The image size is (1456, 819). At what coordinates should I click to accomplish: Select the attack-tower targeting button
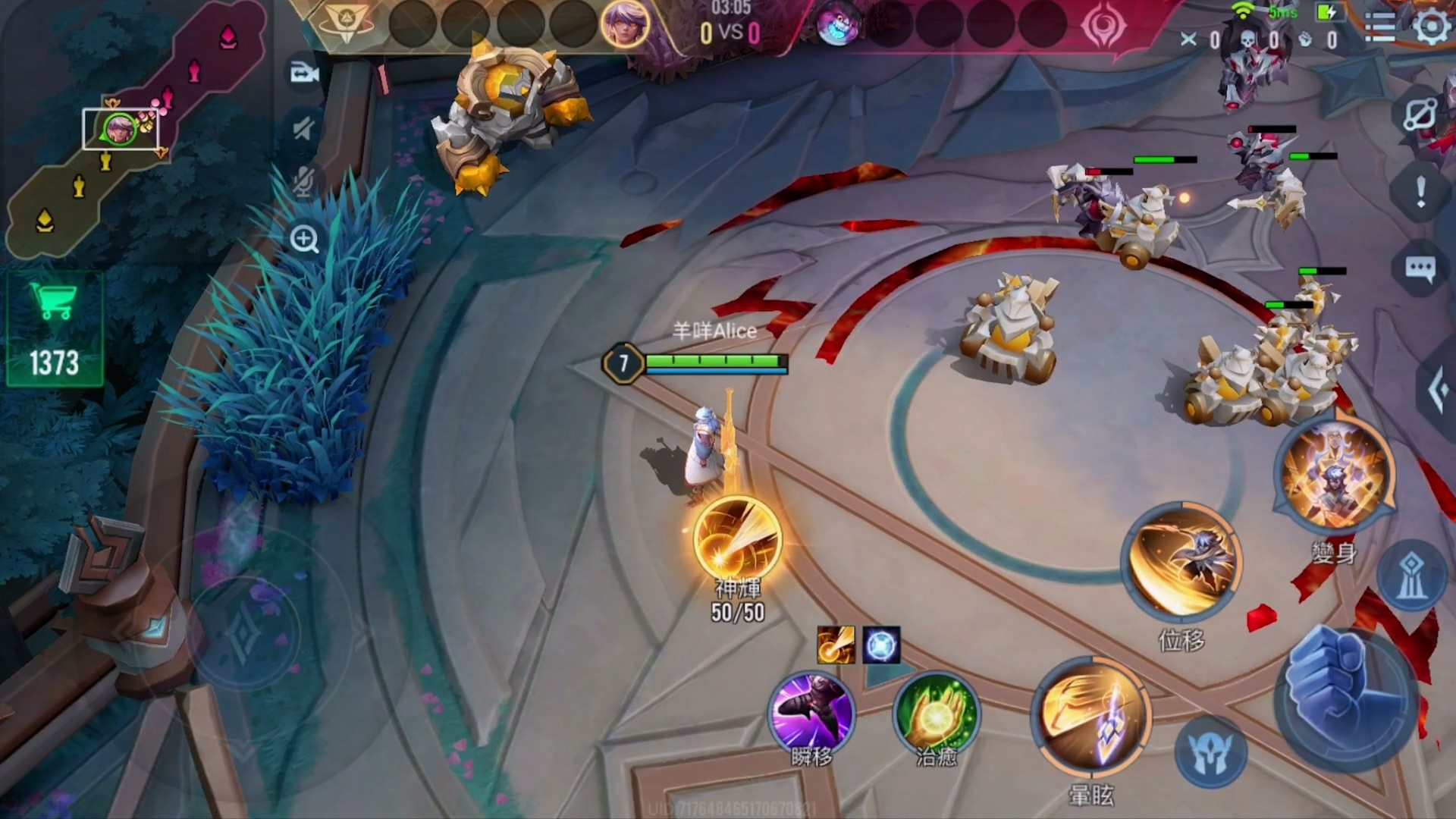pos(1410,576)
